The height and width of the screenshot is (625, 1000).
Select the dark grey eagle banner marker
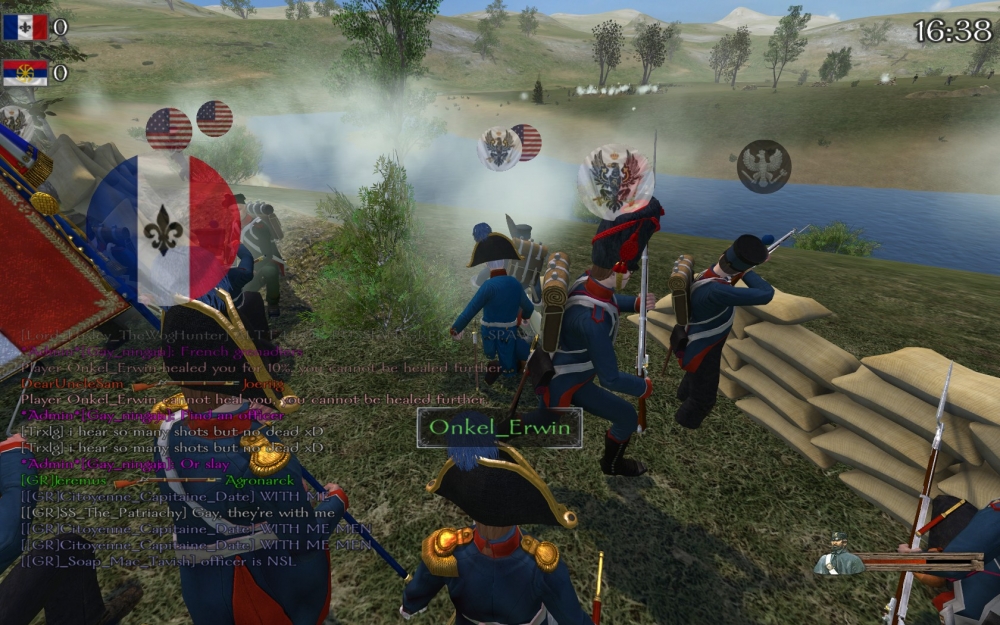click(x=764, y=166)
